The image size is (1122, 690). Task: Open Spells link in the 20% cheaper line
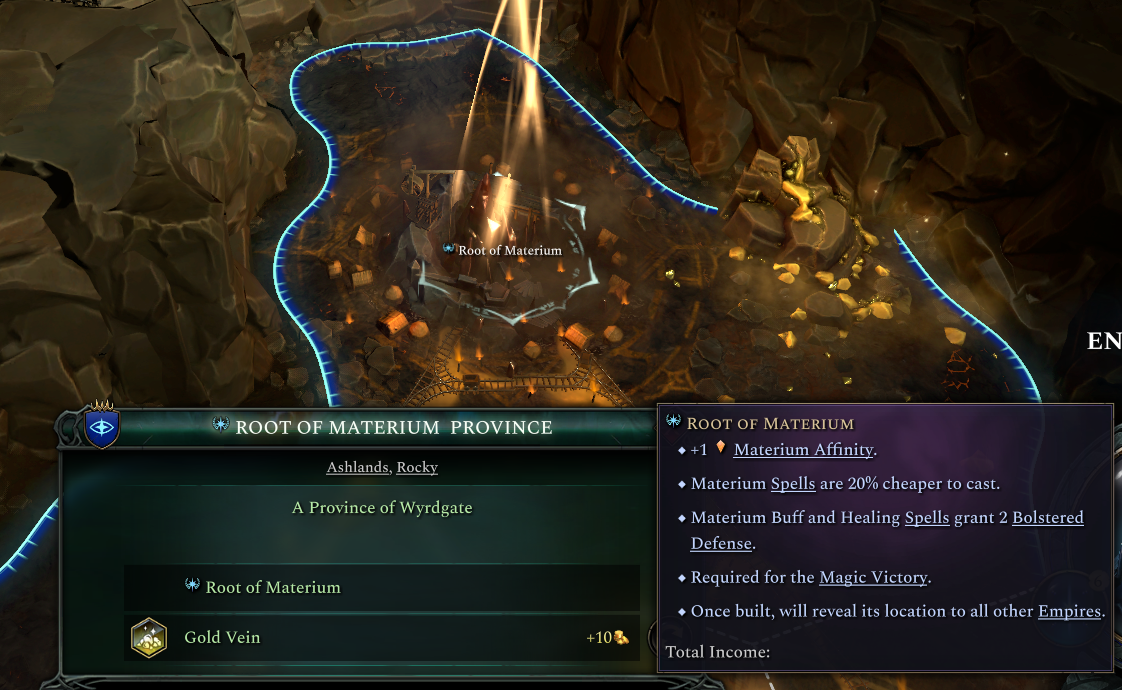click(793, 484)
